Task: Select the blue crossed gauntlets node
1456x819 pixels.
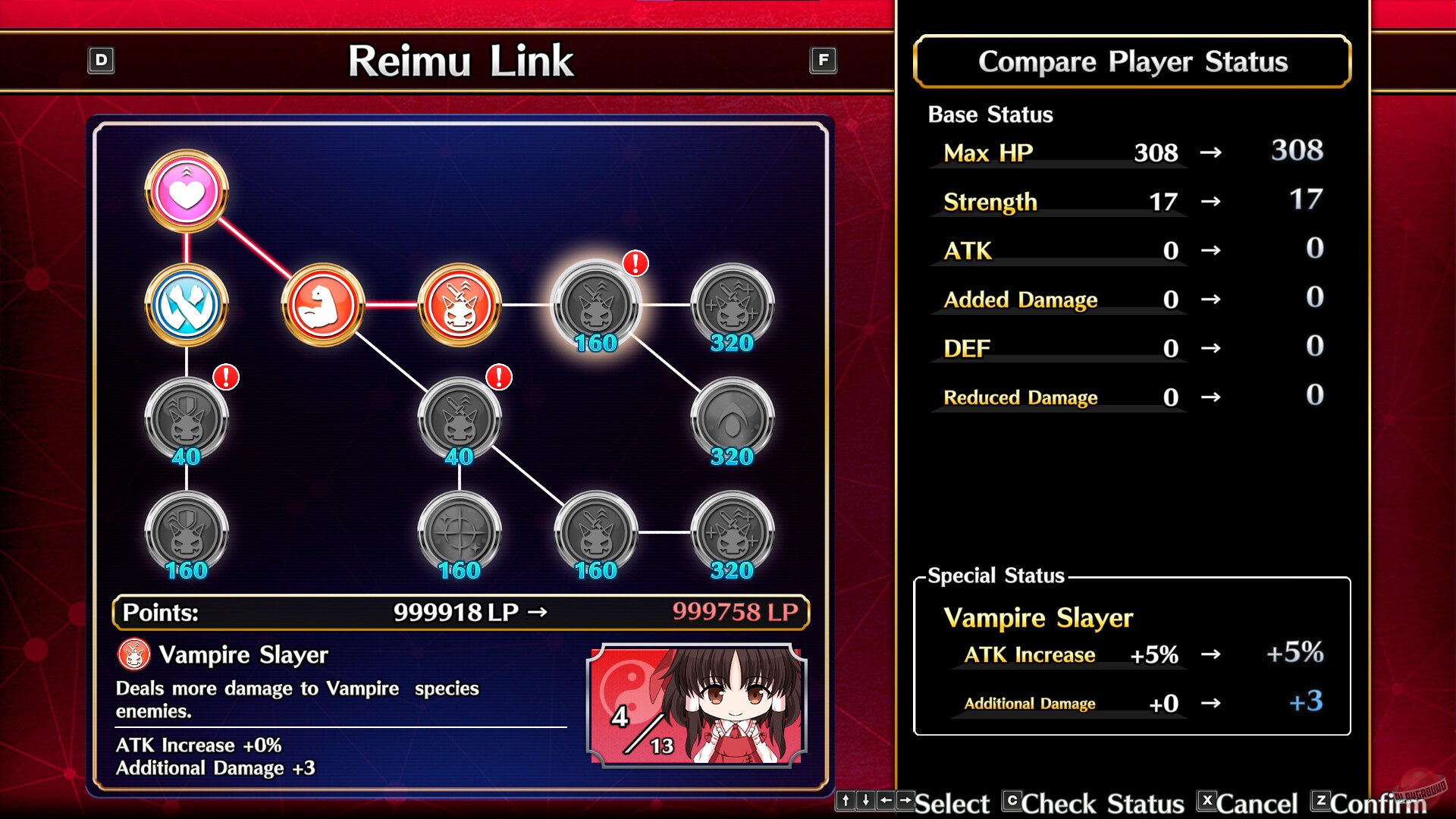Action: [185, 306]
